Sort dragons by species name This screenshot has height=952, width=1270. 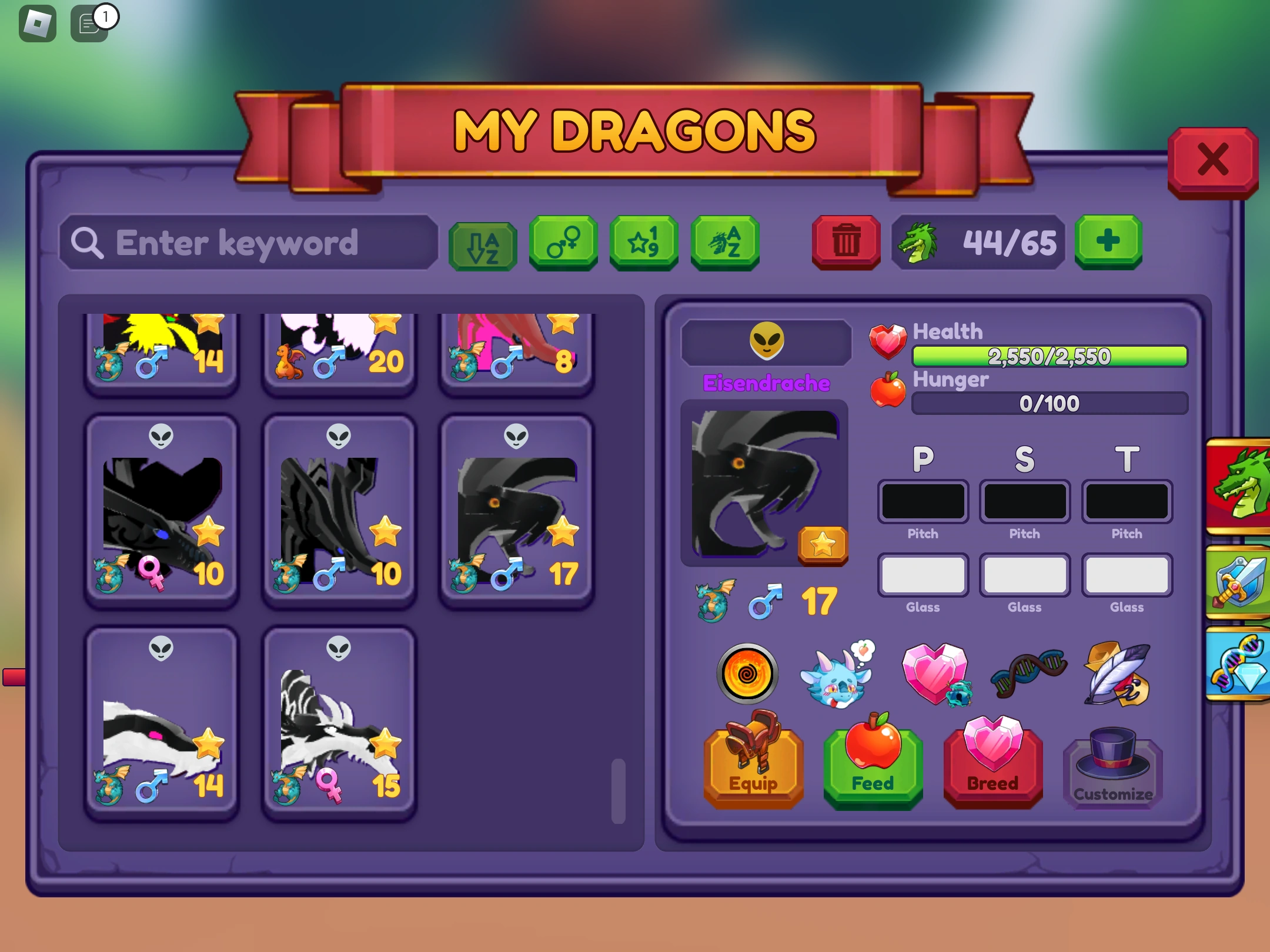click(725, 243)
